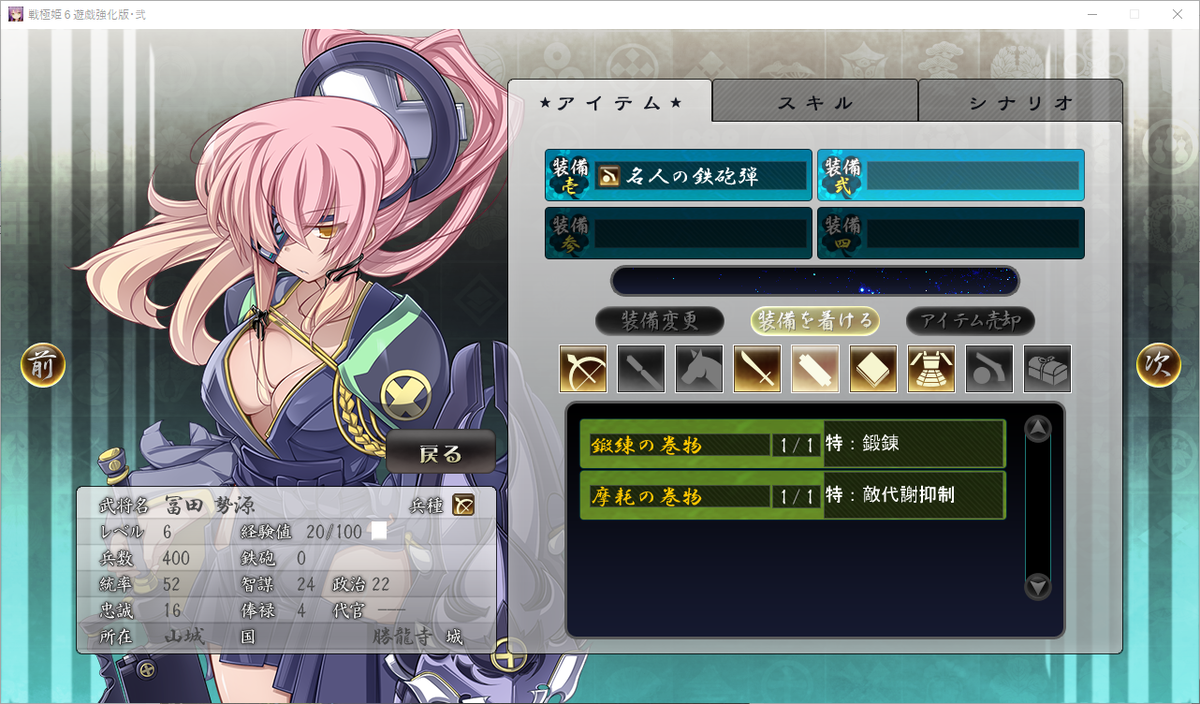
Task: Show the book category items
Action: [873, 369]
